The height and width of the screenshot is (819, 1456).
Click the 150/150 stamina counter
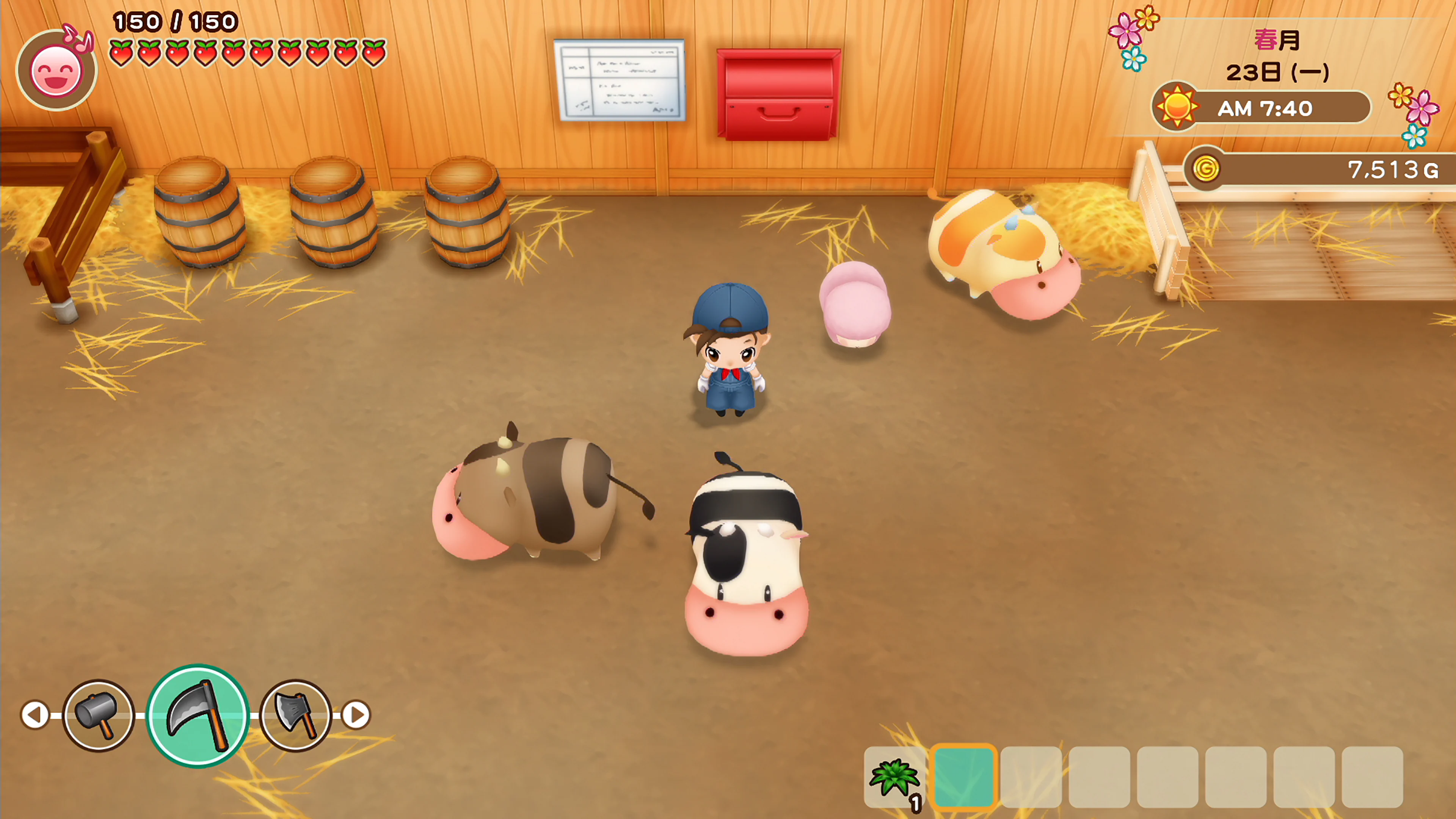[x=175, y=23]
